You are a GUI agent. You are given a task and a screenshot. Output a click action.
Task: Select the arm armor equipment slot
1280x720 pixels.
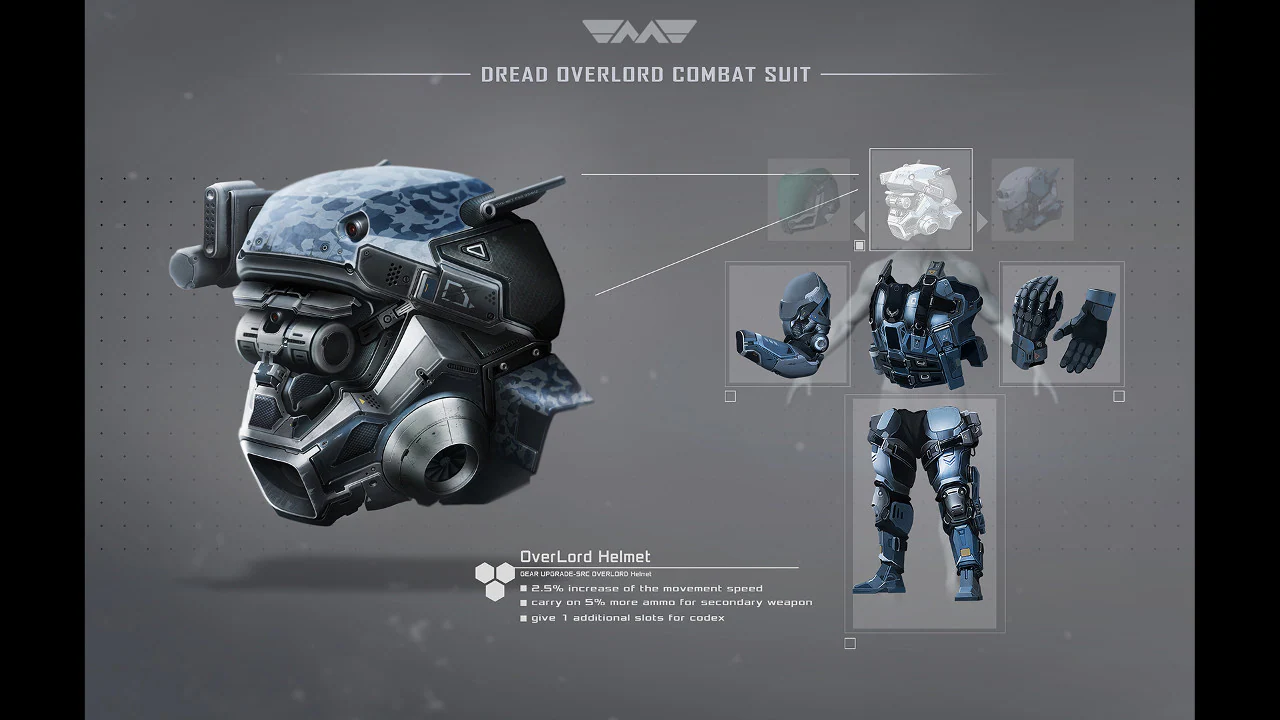pos(787,324)
